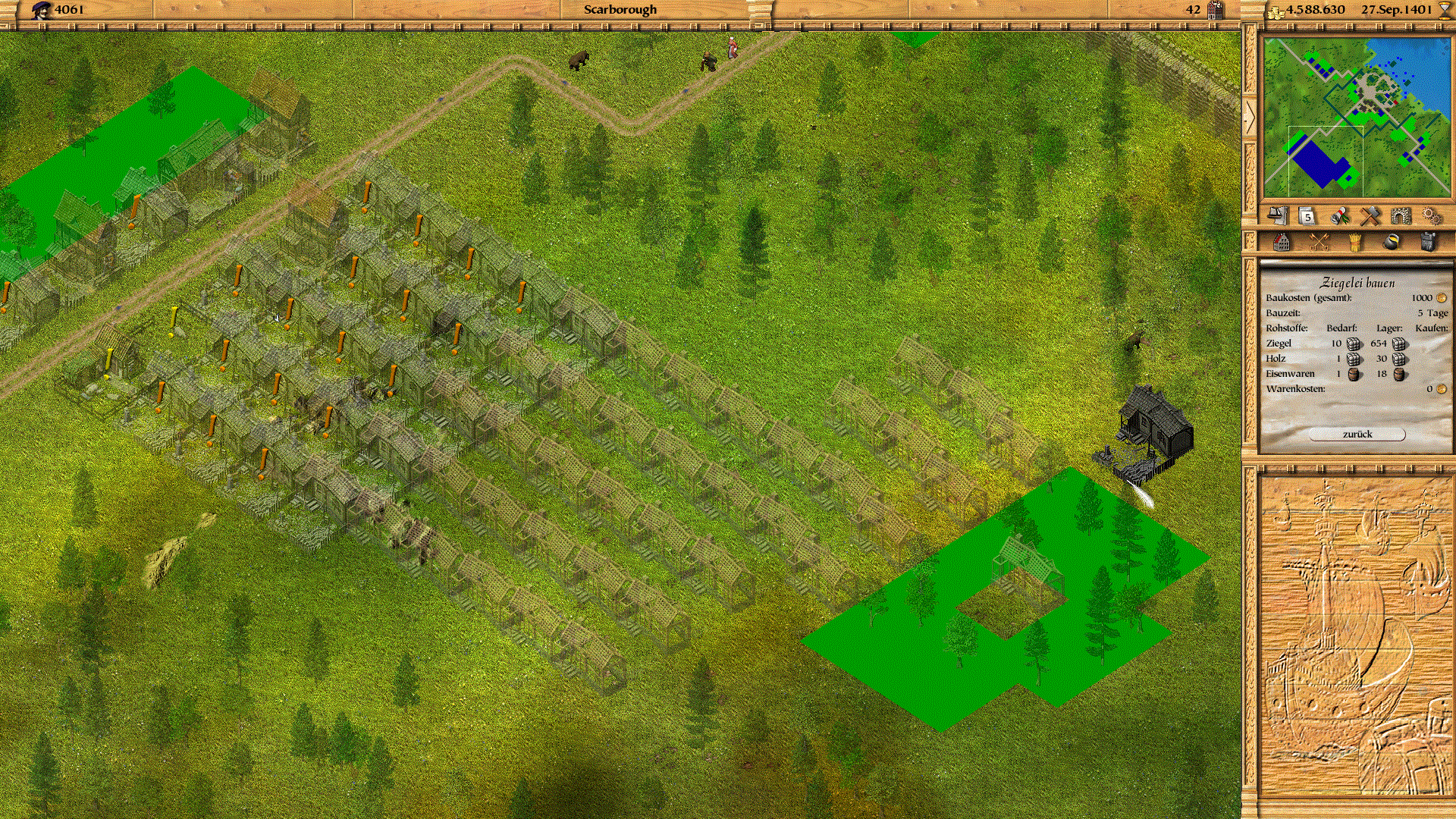Open the trader hat and ledger icon
1456x819 pixels.
click(1279, 216)
